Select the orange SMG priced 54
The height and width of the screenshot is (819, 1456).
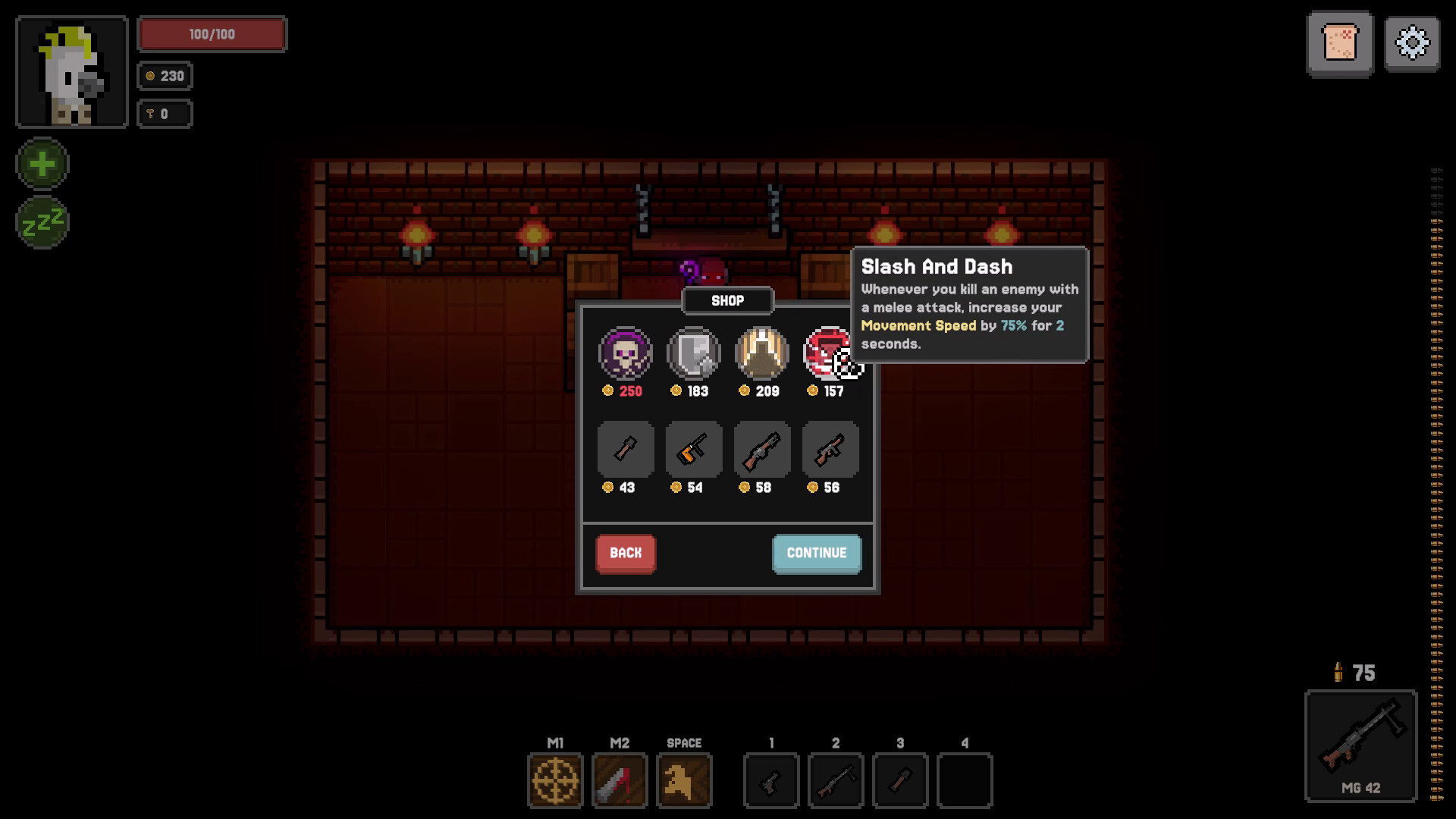point(693,449)
